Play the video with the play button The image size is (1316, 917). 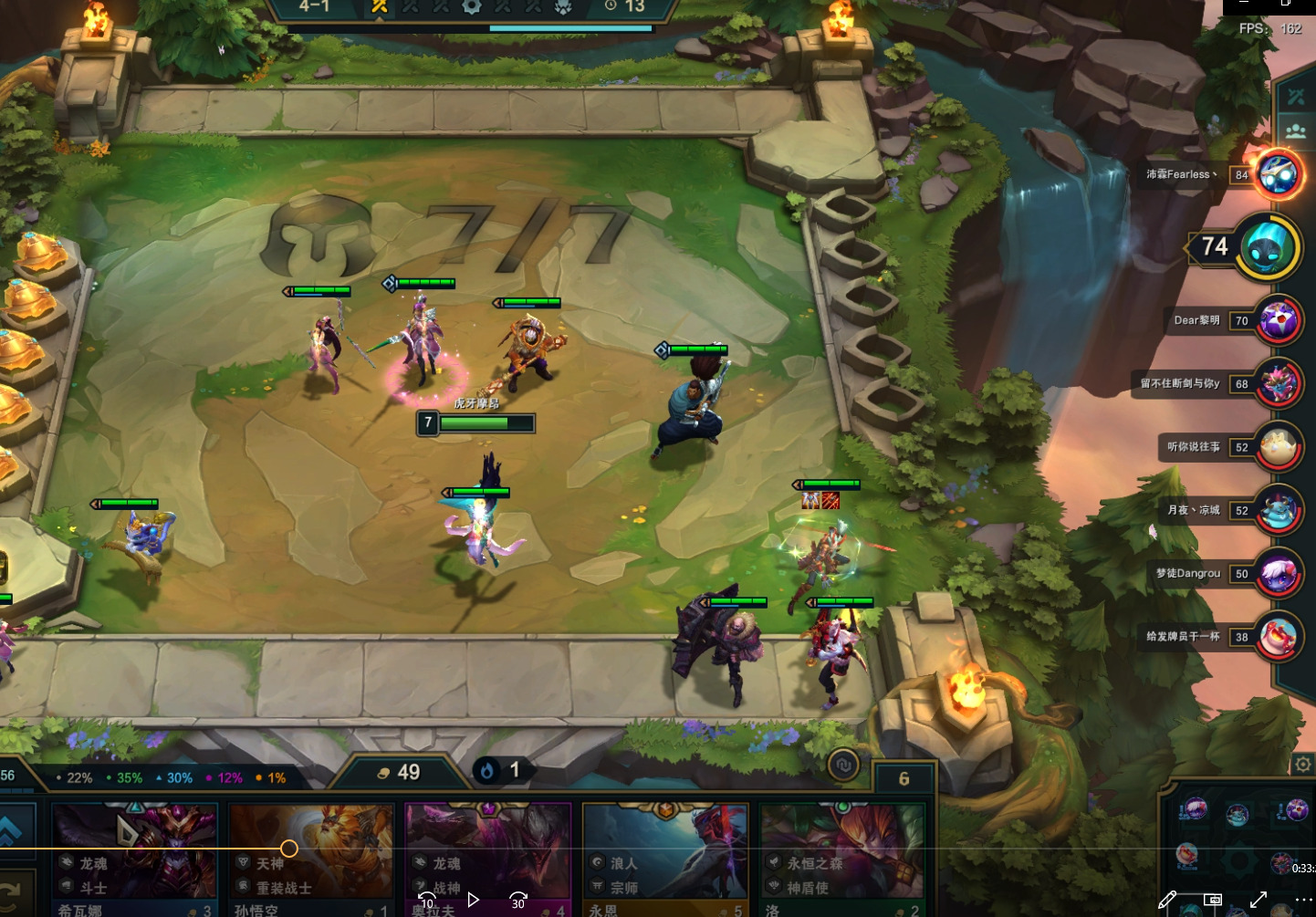pos(473,900)
